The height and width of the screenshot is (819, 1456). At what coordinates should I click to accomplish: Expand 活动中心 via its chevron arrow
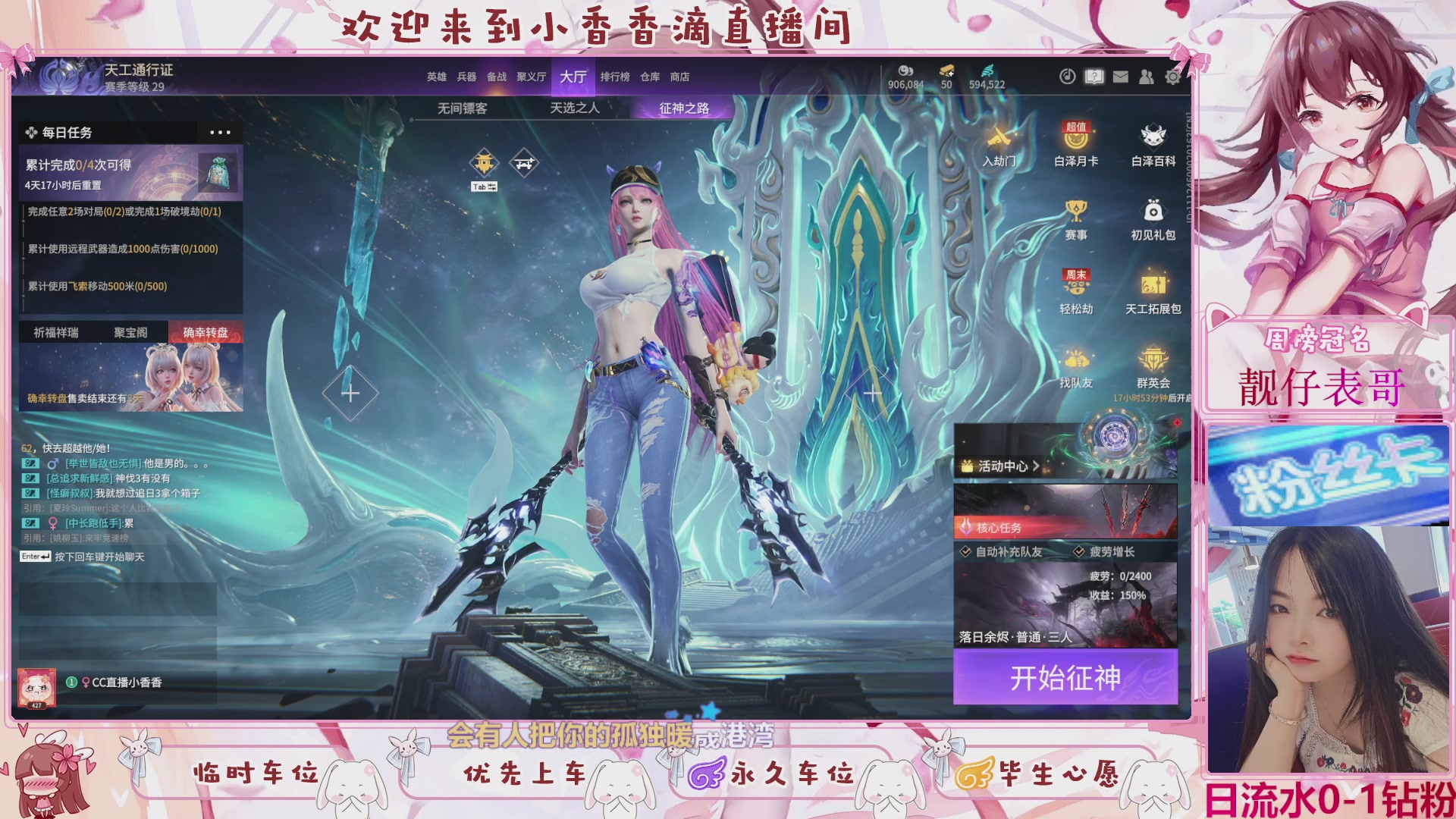point(1037,467)
